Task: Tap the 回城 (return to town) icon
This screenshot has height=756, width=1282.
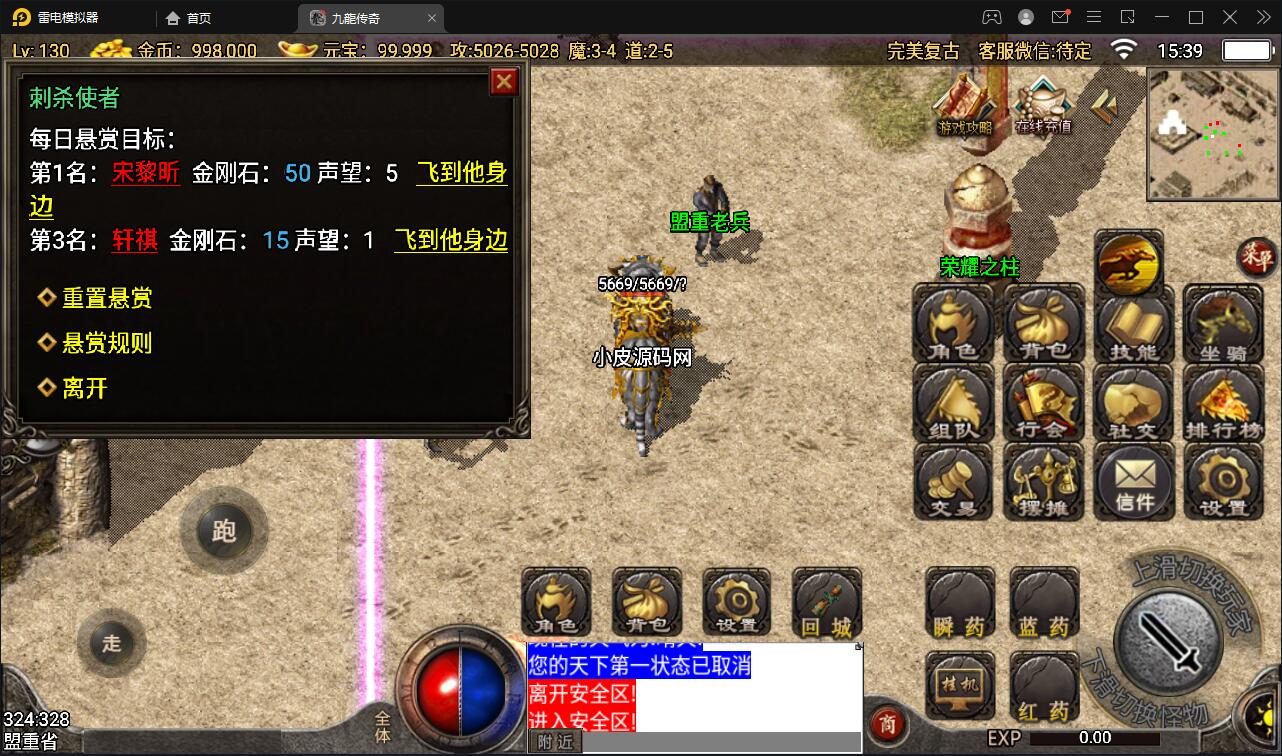Action: [826, 603]
